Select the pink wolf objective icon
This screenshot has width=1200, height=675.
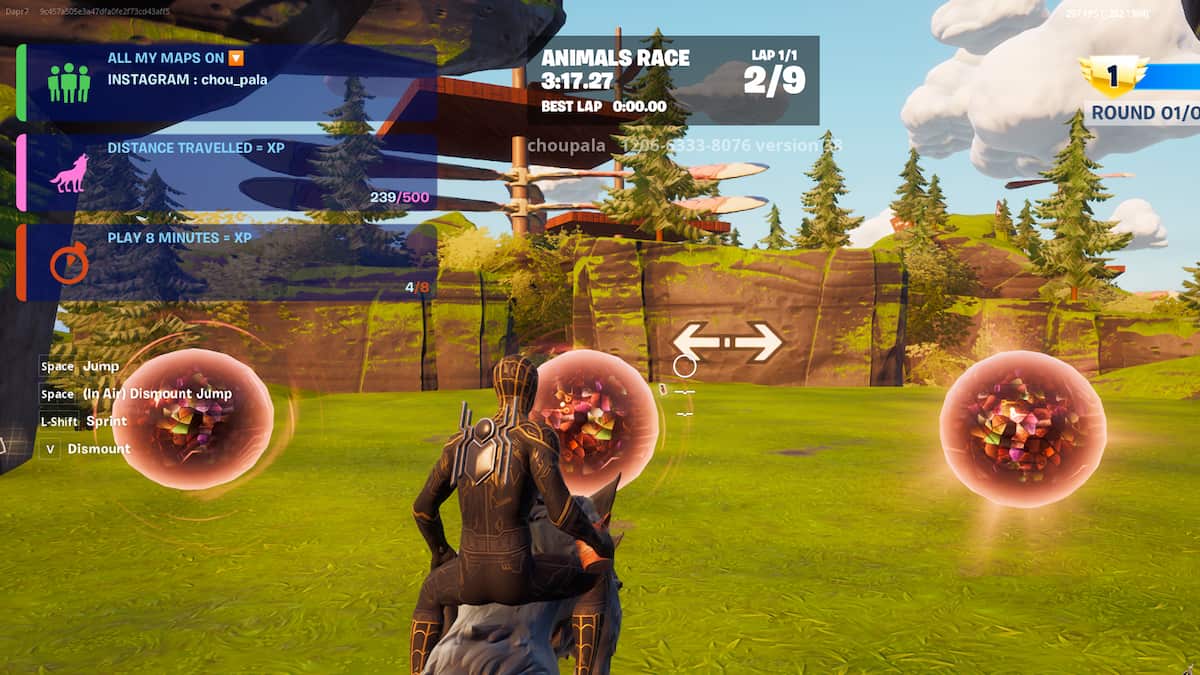tap(69, 174)
